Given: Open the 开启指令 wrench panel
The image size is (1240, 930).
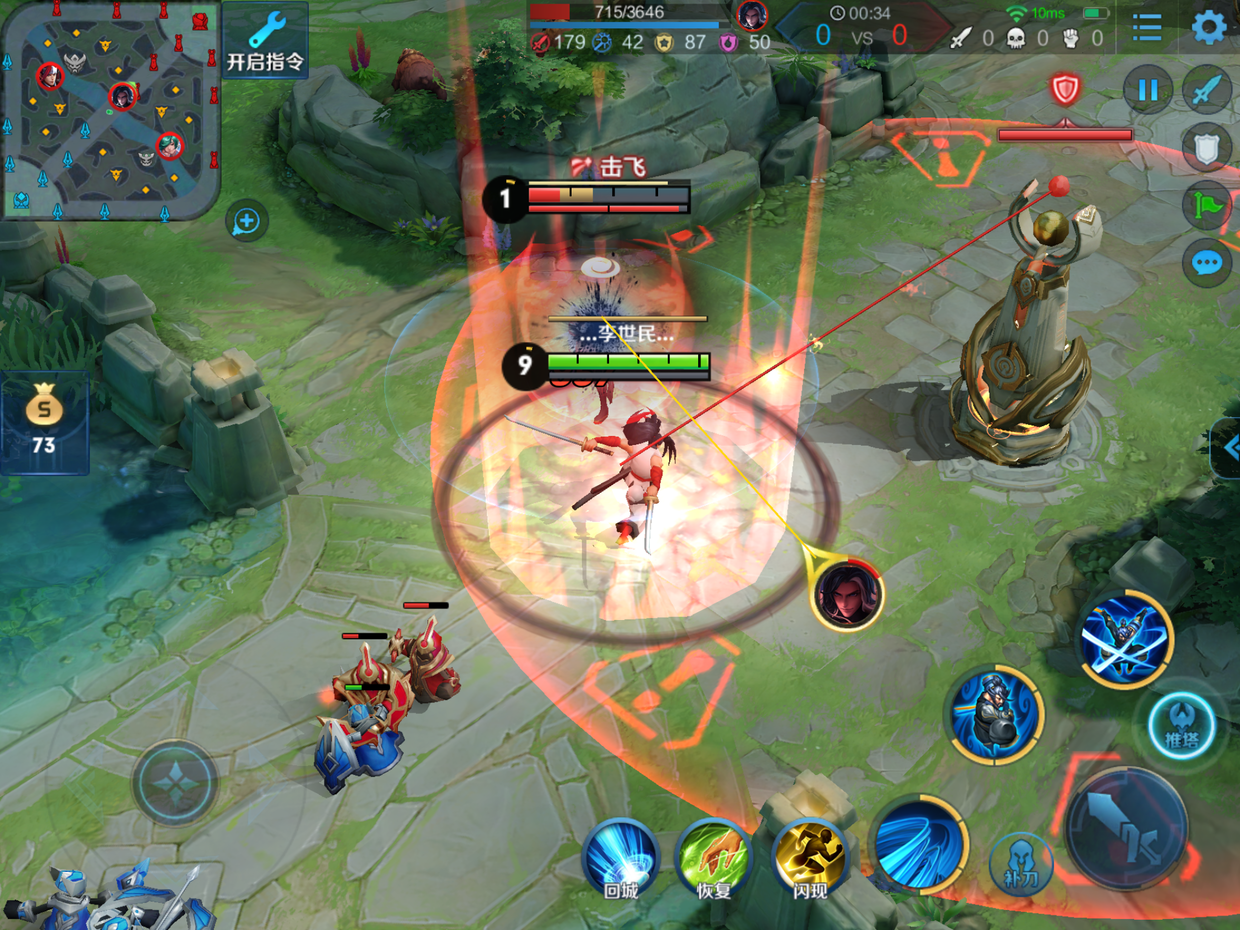Looking at the screenshot, I should pos(264,40).
